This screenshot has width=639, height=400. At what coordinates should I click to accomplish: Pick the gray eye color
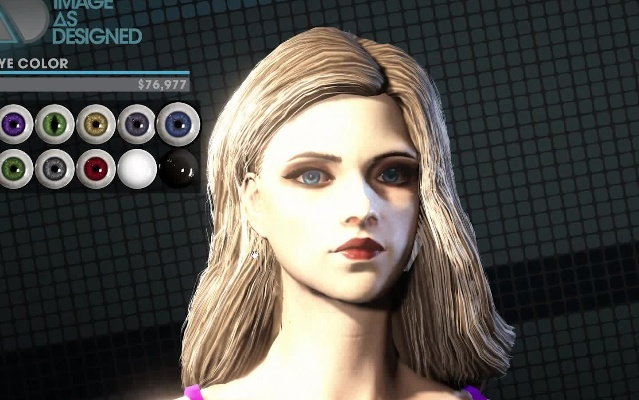(55, 169)
